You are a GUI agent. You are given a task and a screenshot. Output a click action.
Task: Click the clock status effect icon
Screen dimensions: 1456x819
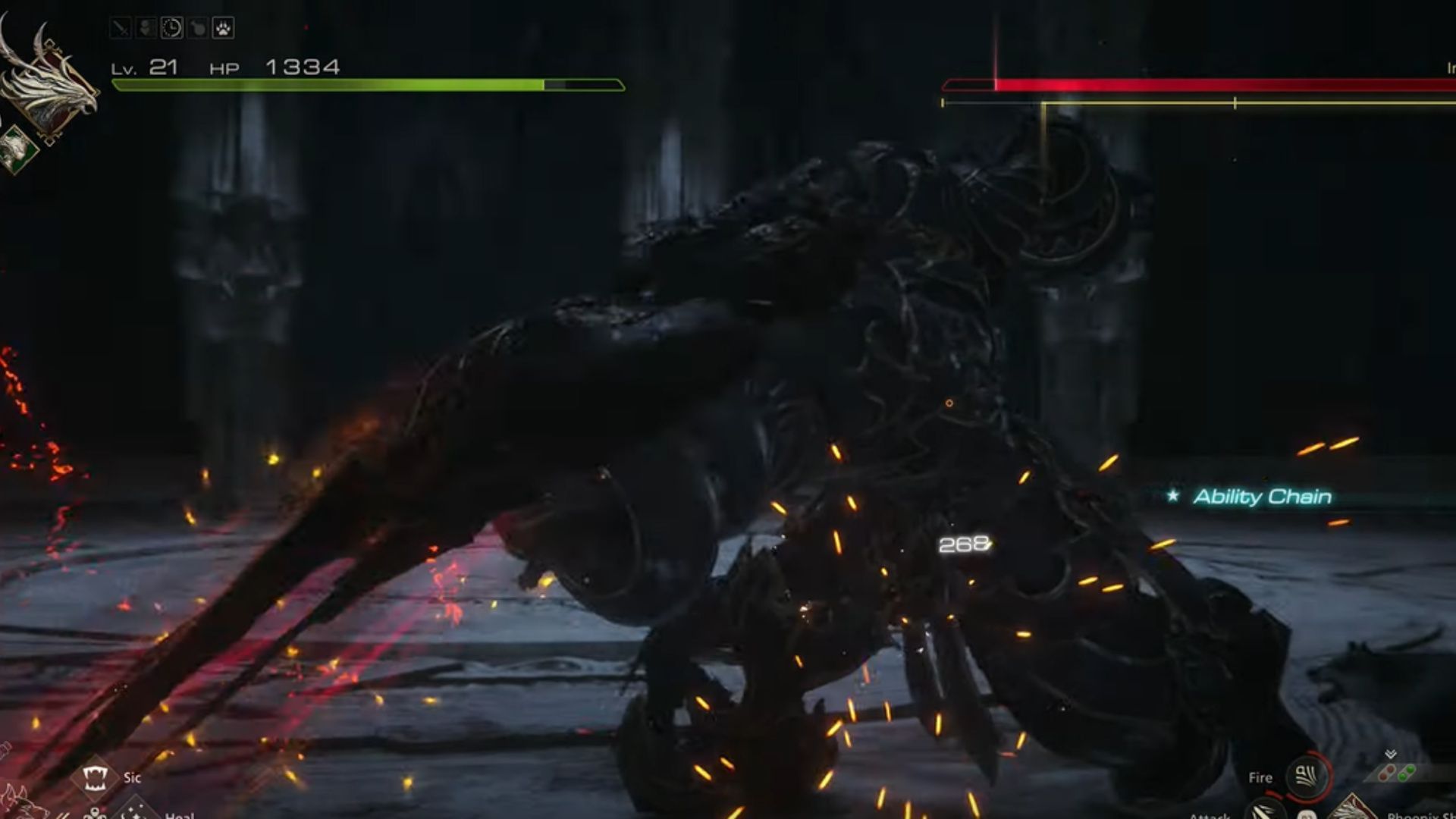coord(173,28)
